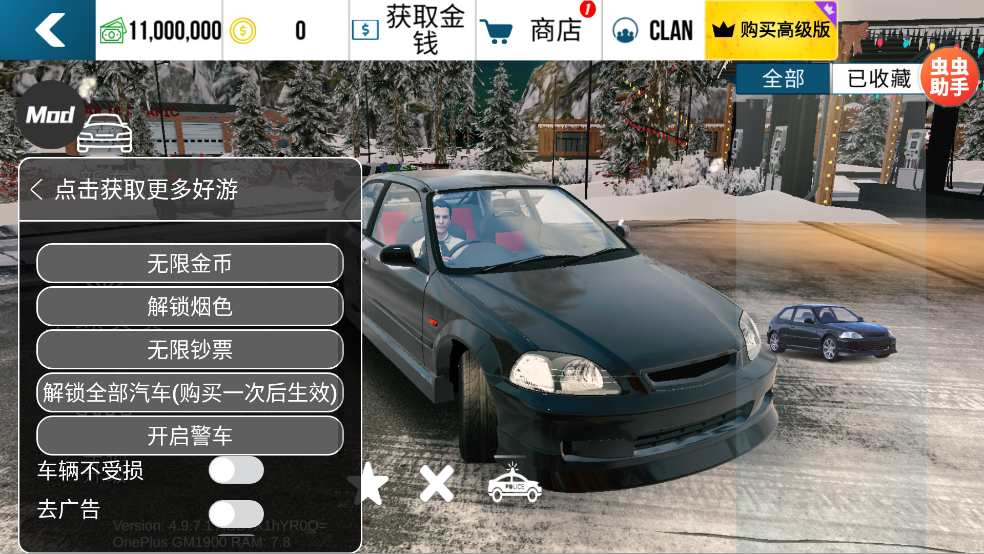Screen dimensions: 984x554
Task: Select 解锁全部汽车 unlock all cars option
Action: (x=190, y=392)
